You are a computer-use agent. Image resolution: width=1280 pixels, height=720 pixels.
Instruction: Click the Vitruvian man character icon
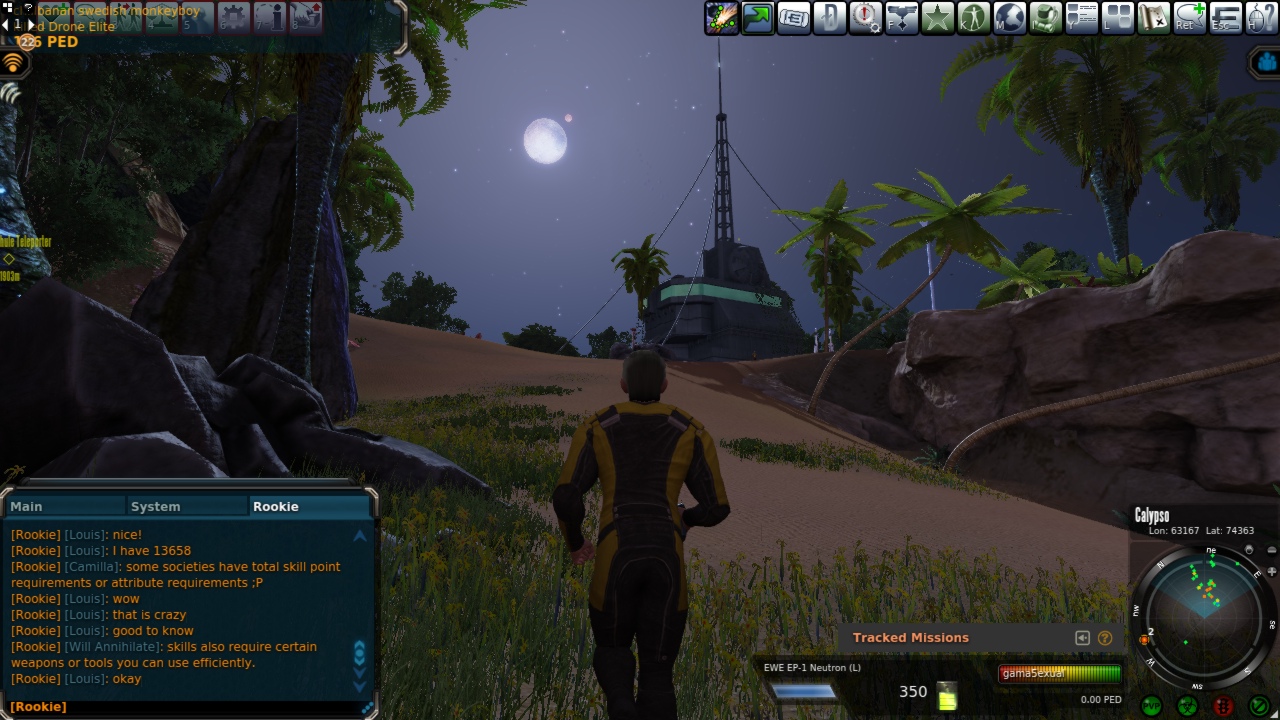(x=973, y=18)
